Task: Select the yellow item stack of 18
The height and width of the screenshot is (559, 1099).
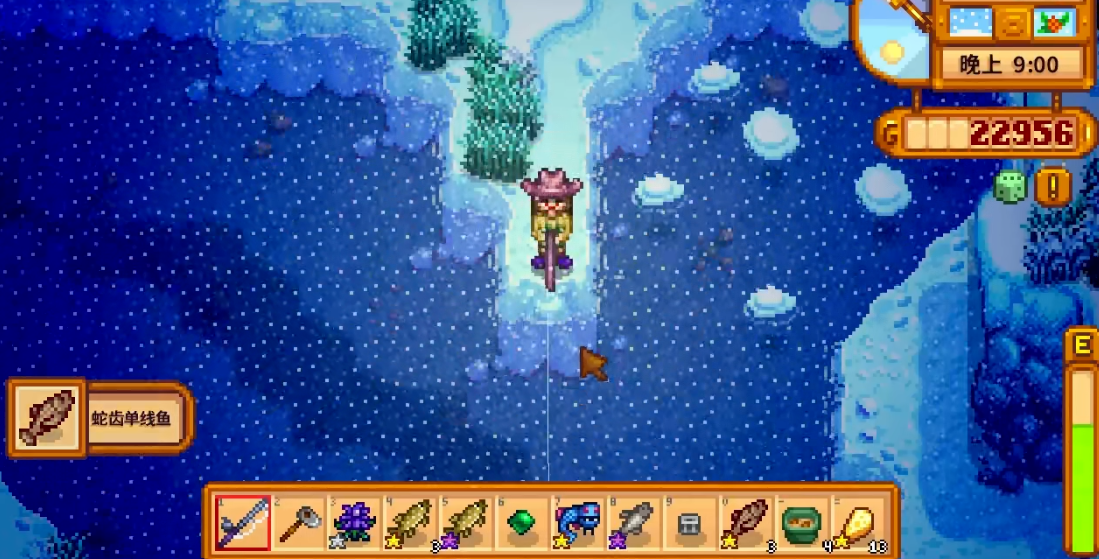Action: 856,522
